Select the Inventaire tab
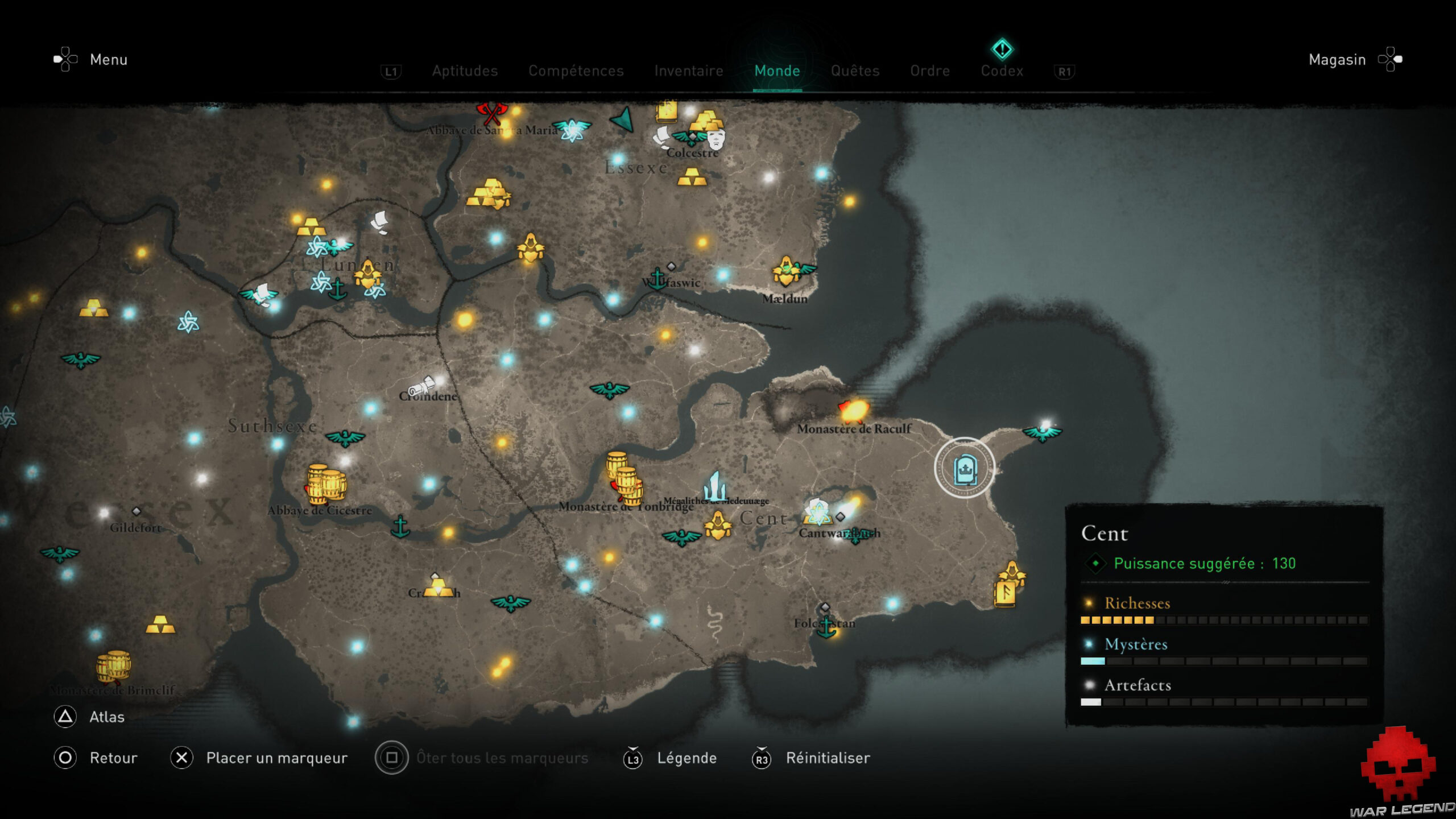1456x819 pixels. click(688, 71)
